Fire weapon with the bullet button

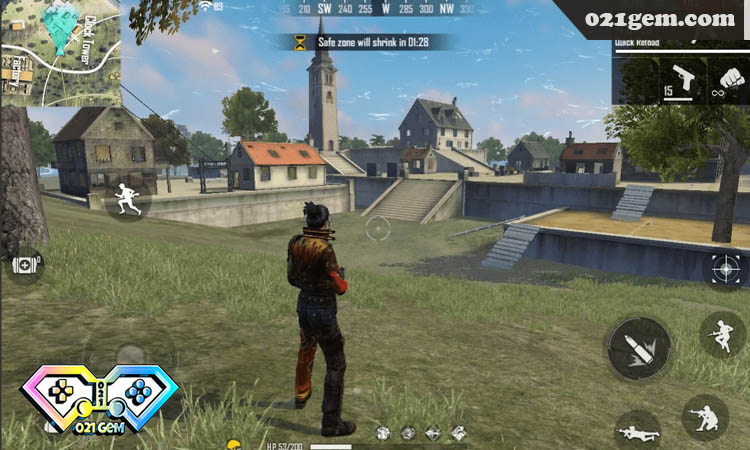(638, 348)
